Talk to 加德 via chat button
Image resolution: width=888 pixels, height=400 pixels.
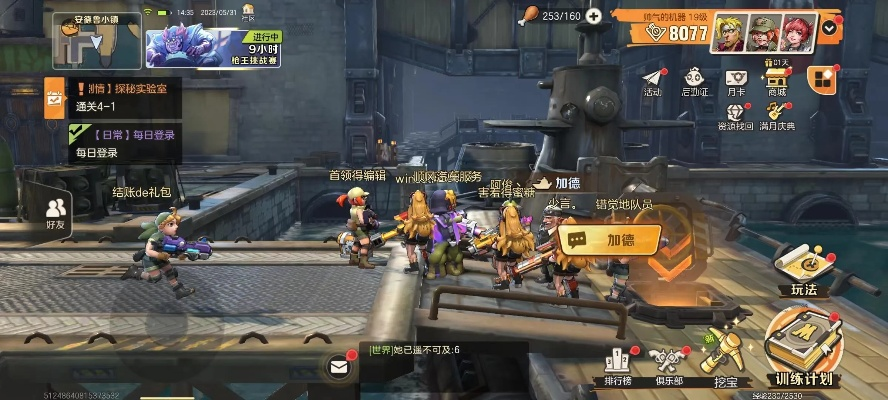[x=609, y=239]
